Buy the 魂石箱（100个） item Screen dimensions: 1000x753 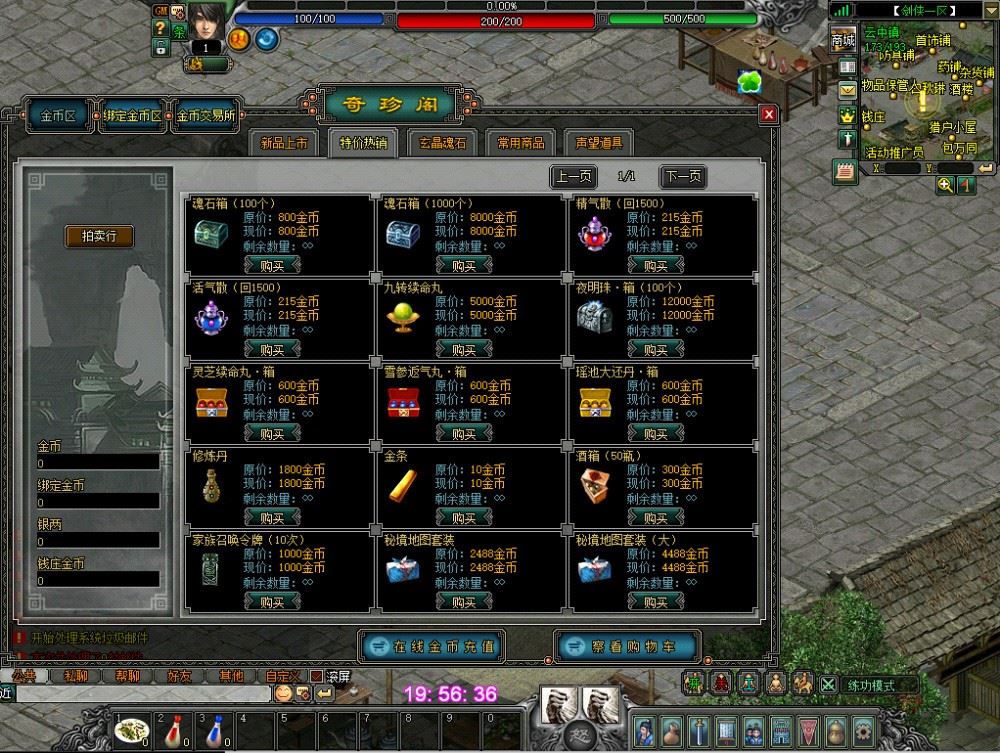(272, 265)
